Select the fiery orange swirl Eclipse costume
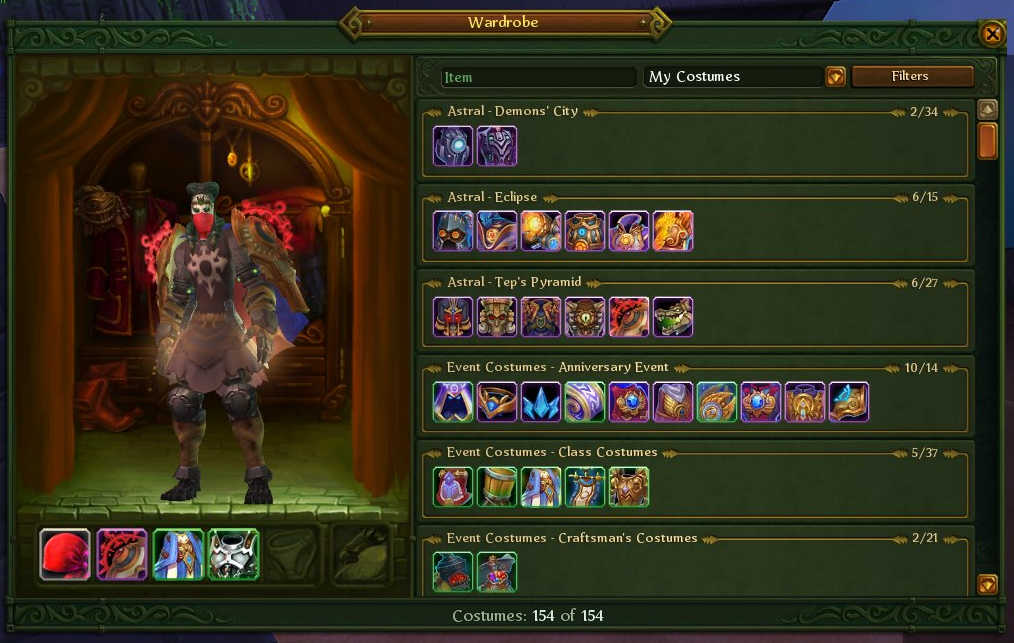 [673, 231]
